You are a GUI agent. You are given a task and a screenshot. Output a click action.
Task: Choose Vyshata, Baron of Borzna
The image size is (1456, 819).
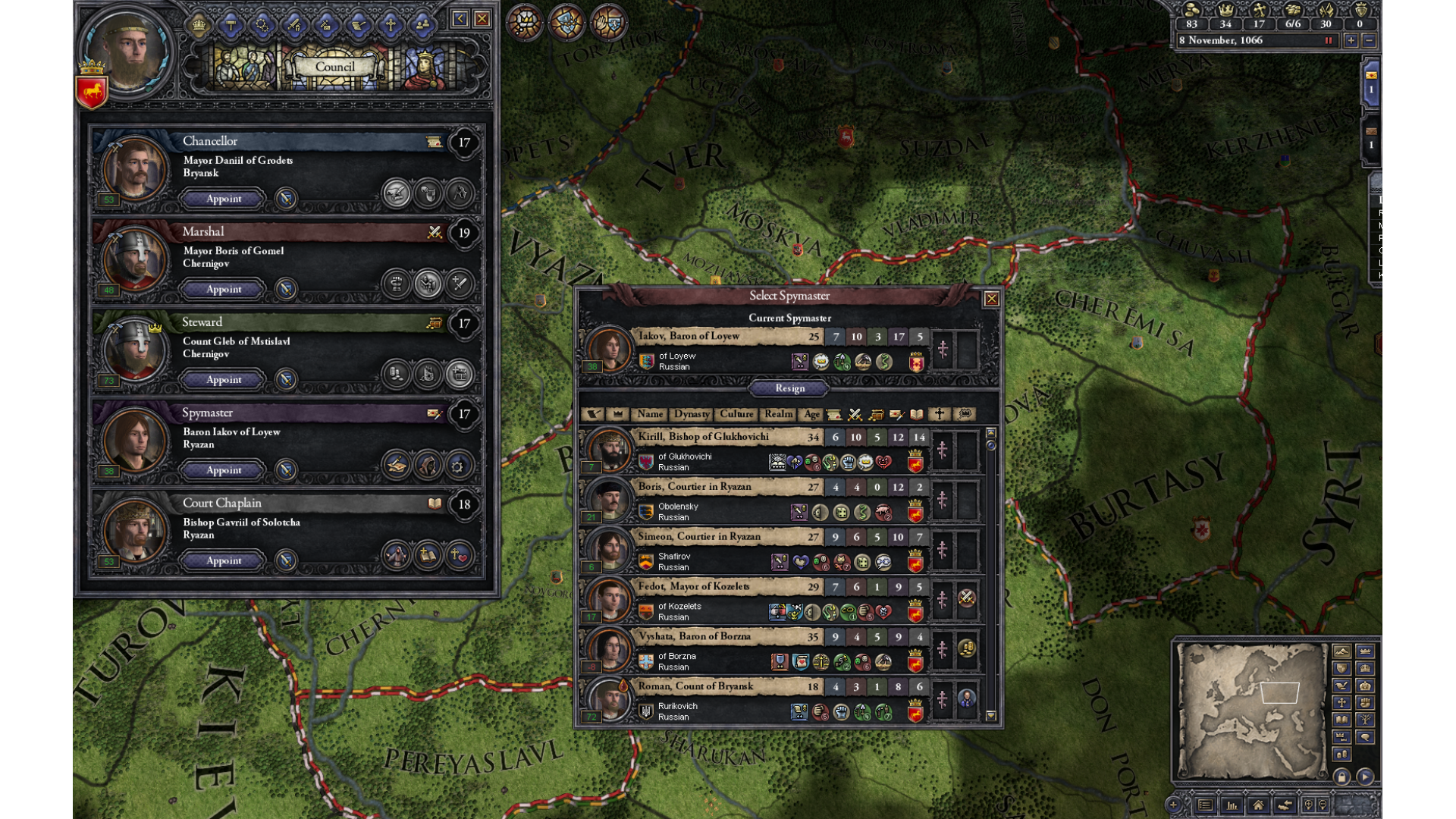pyautogui.click(x=694, y=637)
